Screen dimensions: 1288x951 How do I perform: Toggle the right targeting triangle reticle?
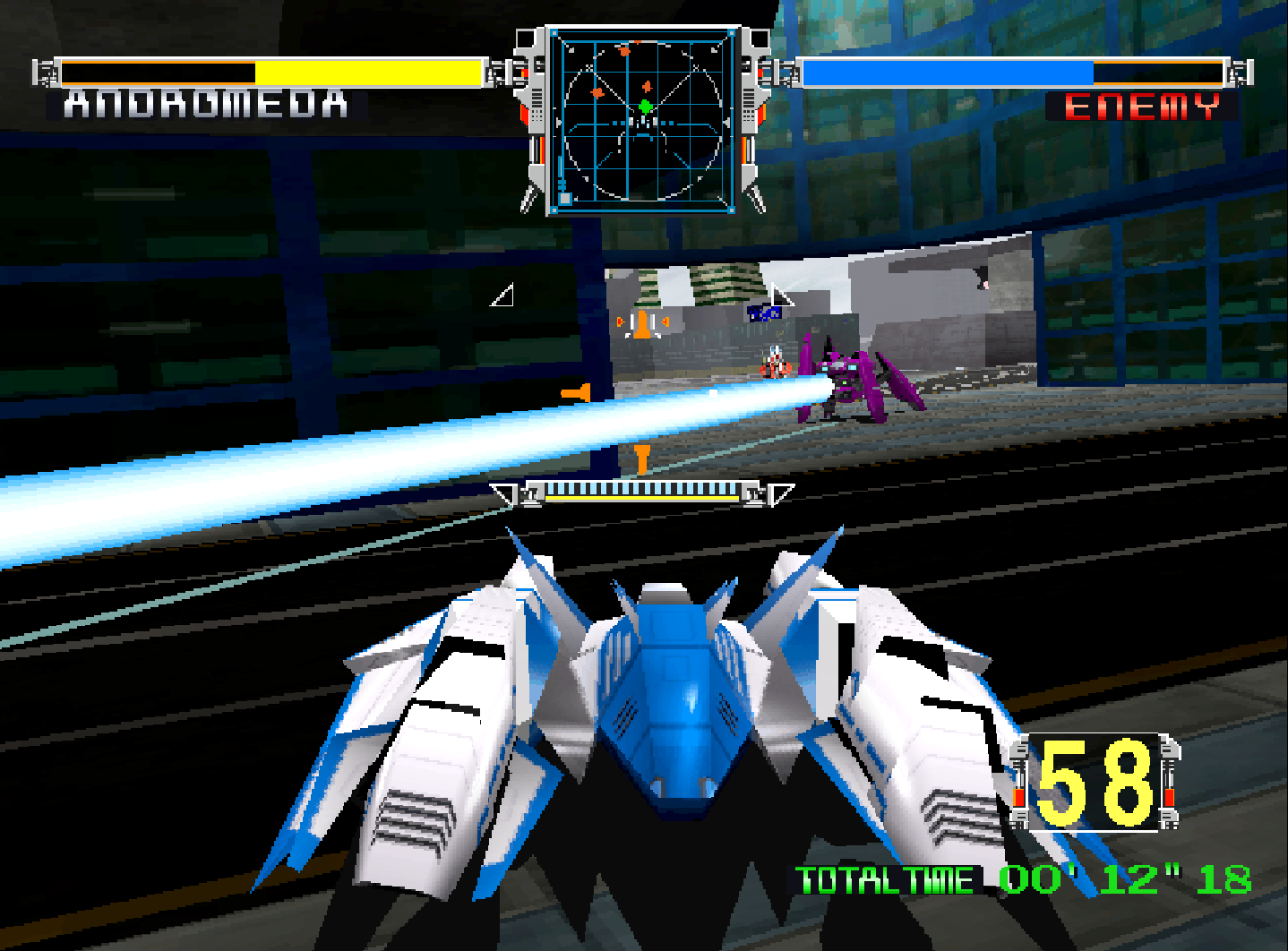point(782,294)
